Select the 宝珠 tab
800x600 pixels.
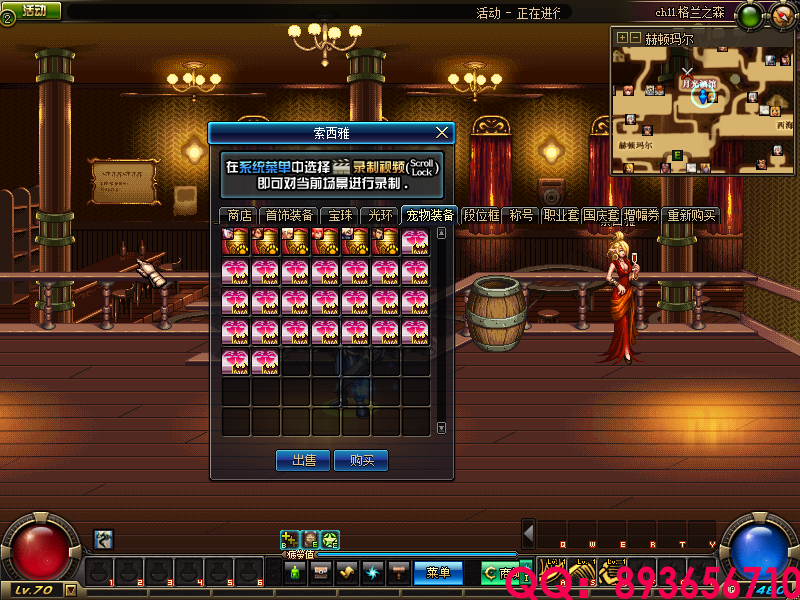(x=340, y=215)
